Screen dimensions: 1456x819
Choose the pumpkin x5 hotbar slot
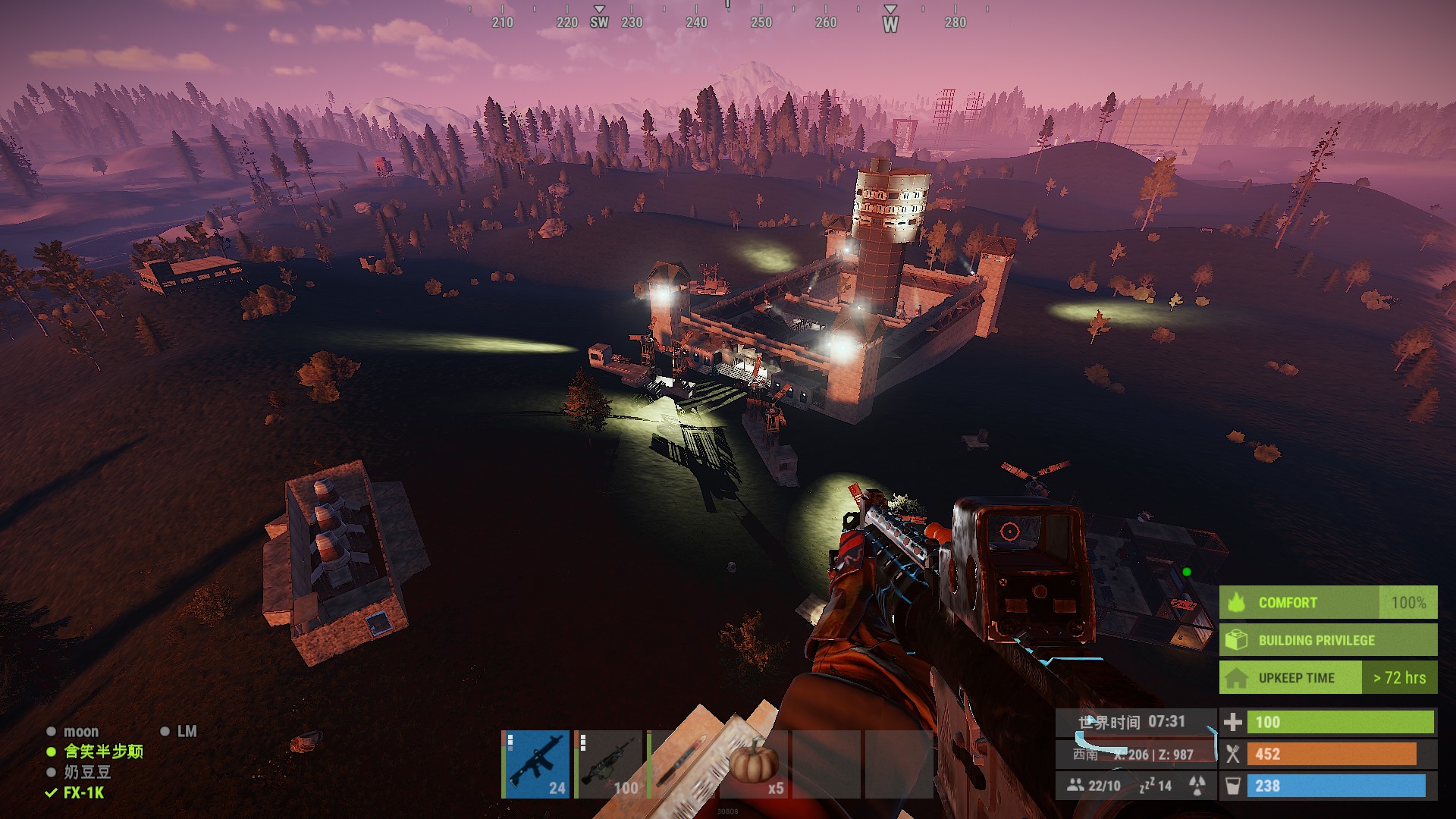[755, 764]
